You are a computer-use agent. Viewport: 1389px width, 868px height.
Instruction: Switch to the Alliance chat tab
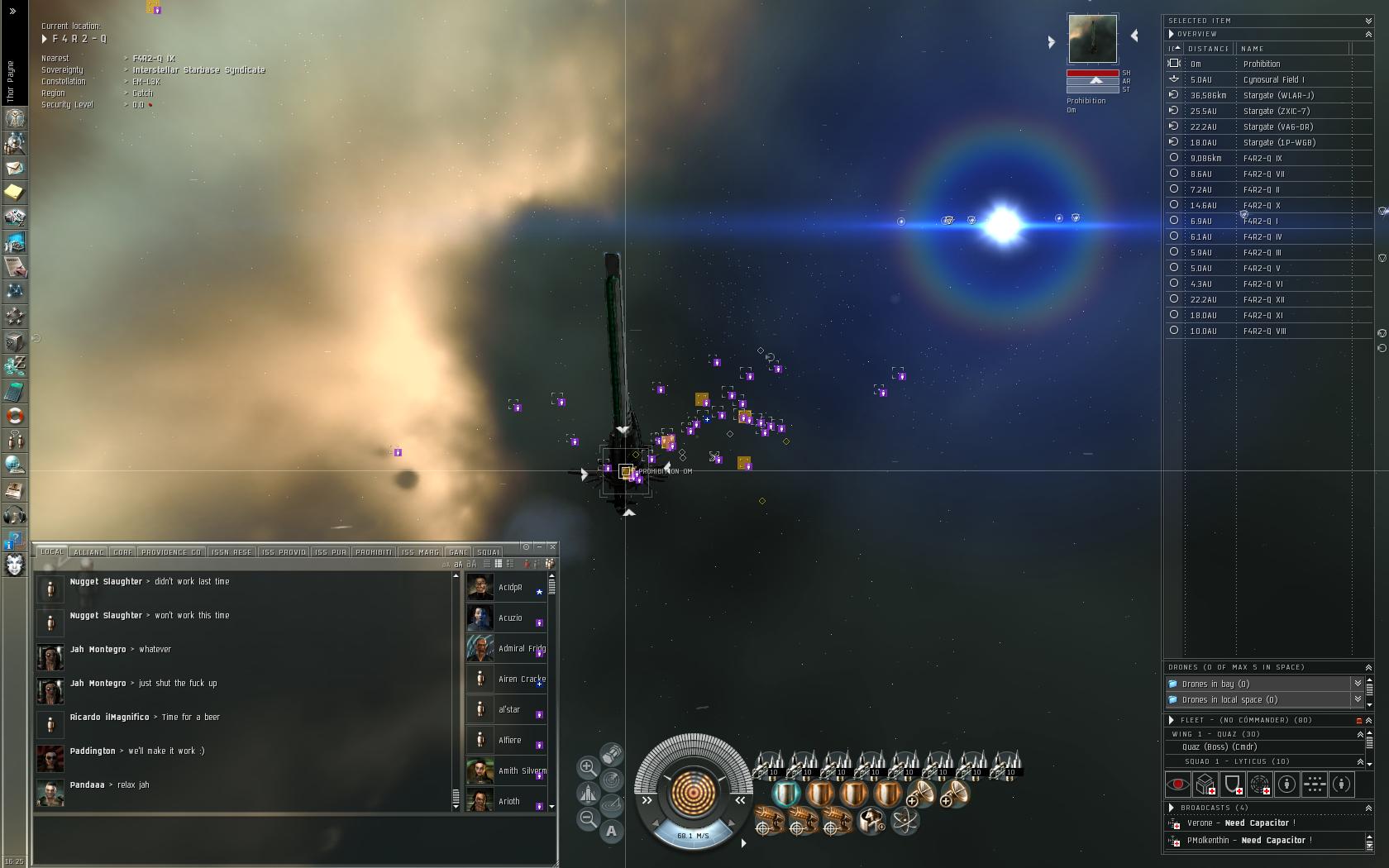click(x=88, y=552)
